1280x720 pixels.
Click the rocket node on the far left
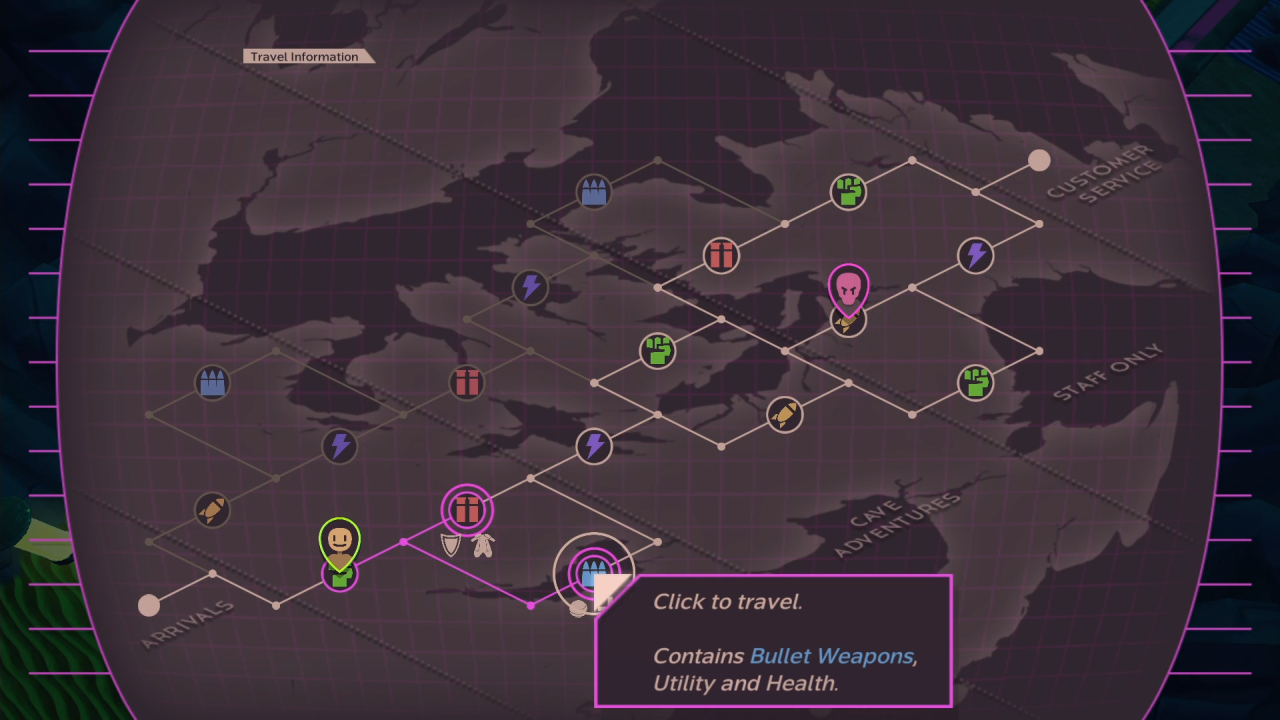pos(213,509)
